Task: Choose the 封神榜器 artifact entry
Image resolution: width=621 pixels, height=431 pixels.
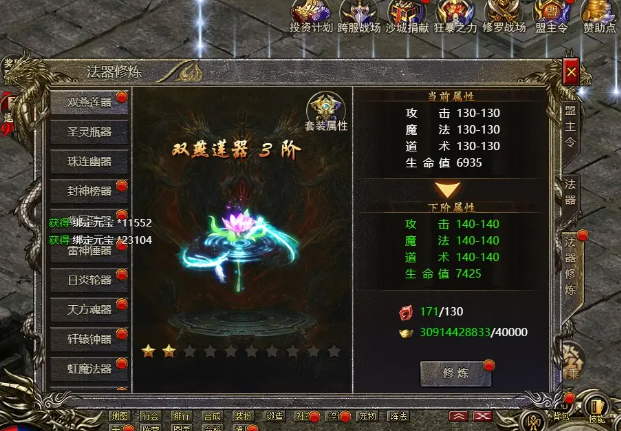Action: 88,191
